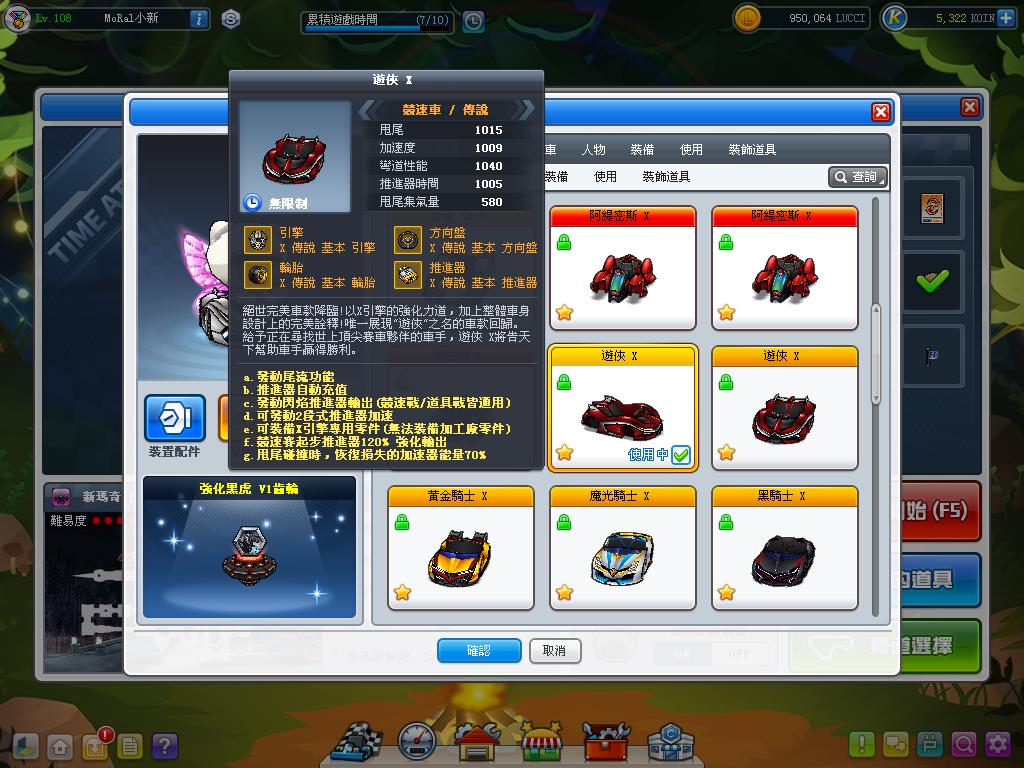Go to the home icon
Screen dimensions: 1024x768
tap(61, 746)
